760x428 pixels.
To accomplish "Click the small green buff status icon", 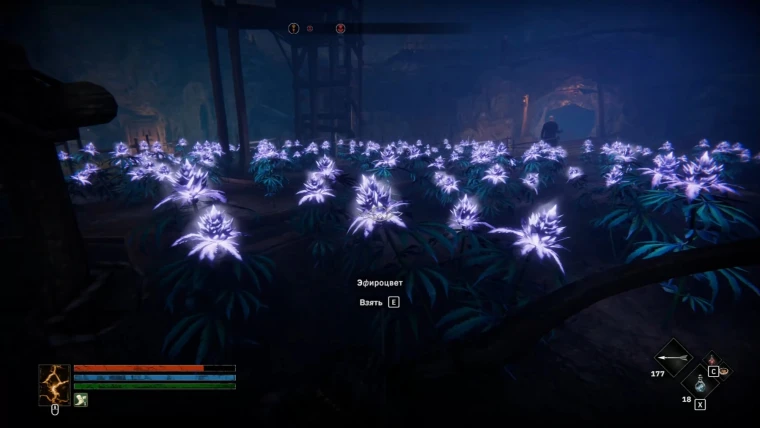I will [81, 400].
